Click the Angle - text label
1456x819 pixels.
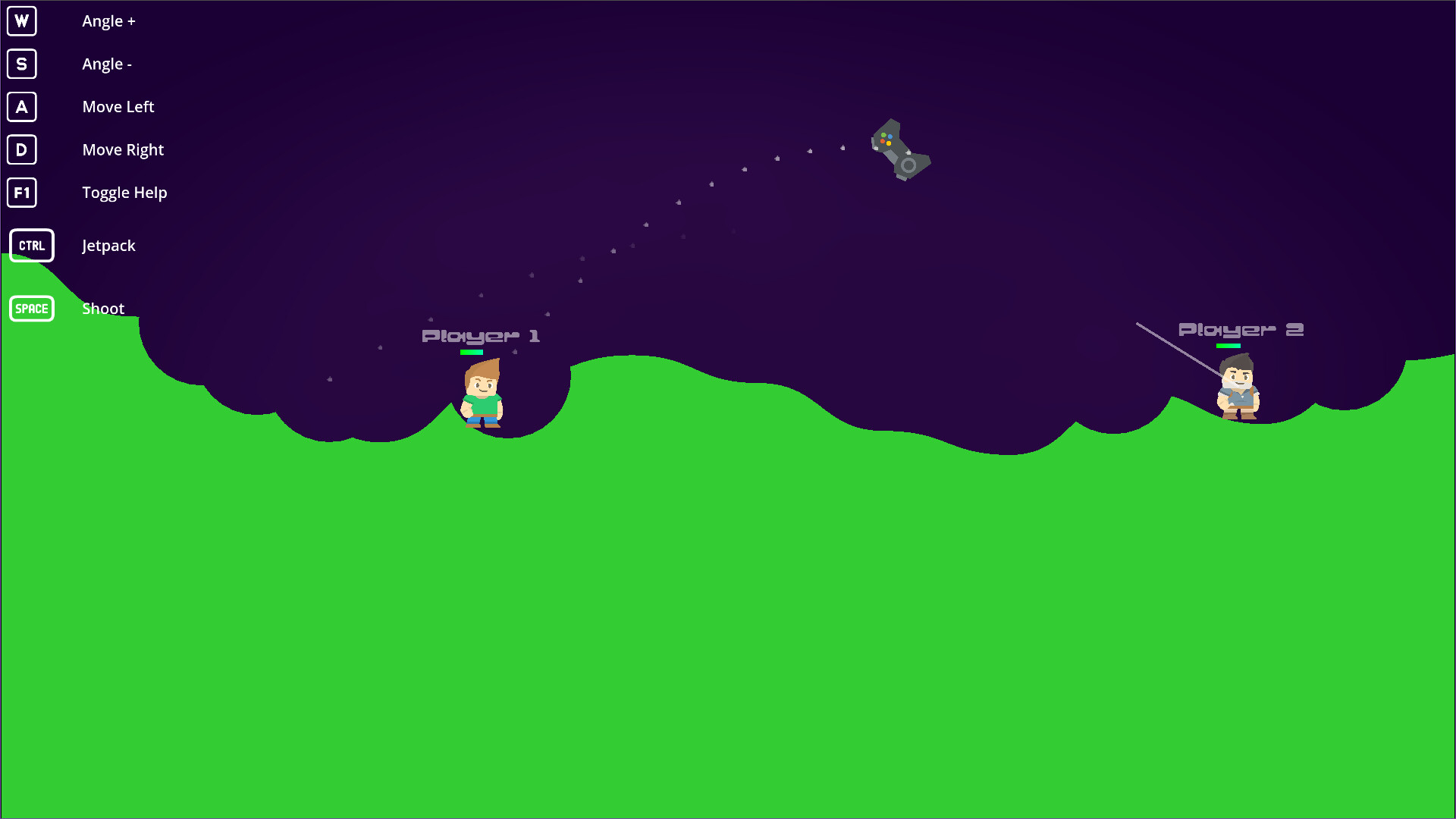(107, 64)
